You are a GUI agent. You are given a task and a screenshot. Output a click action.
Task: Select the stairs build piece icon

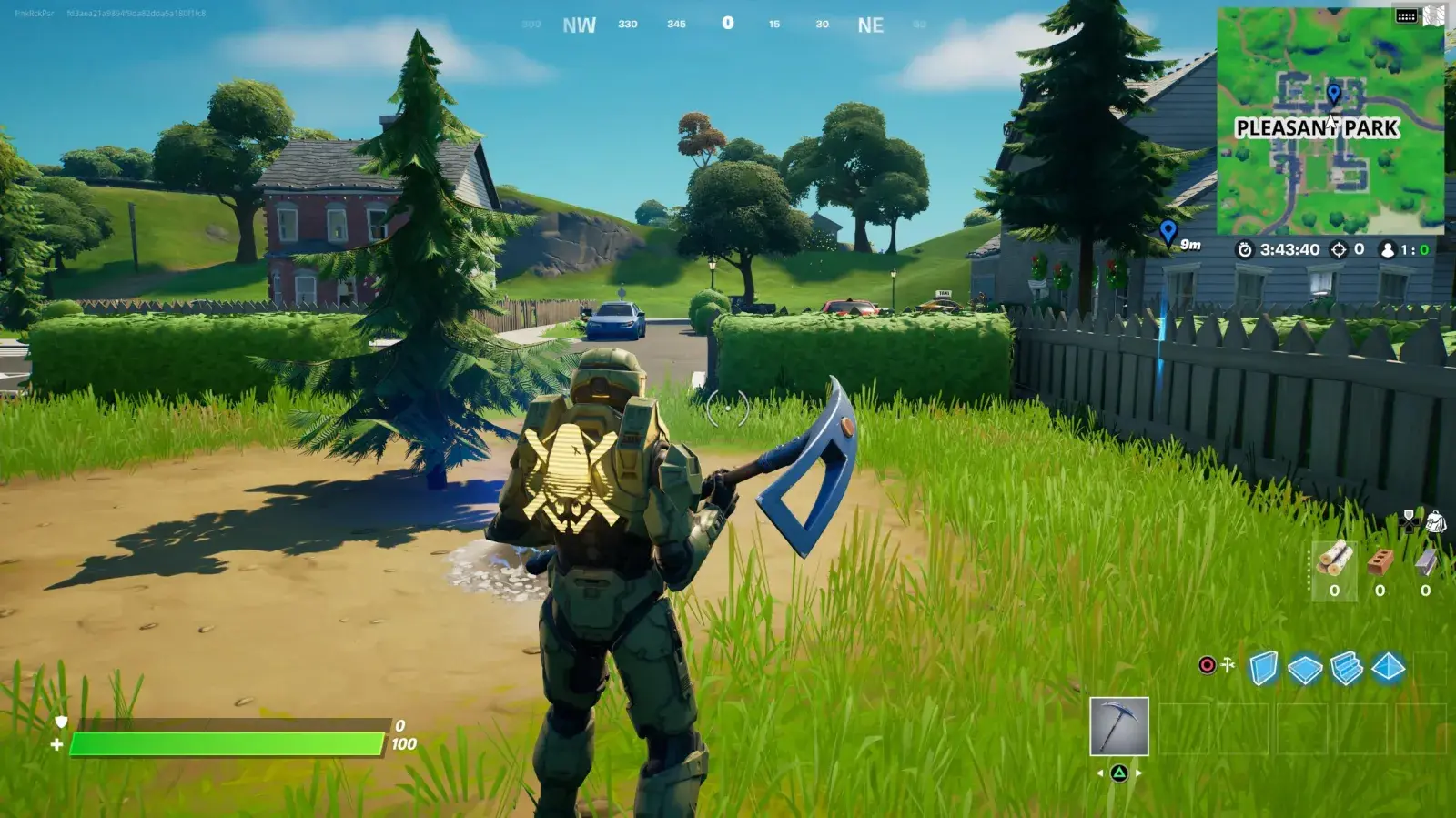1347,667
